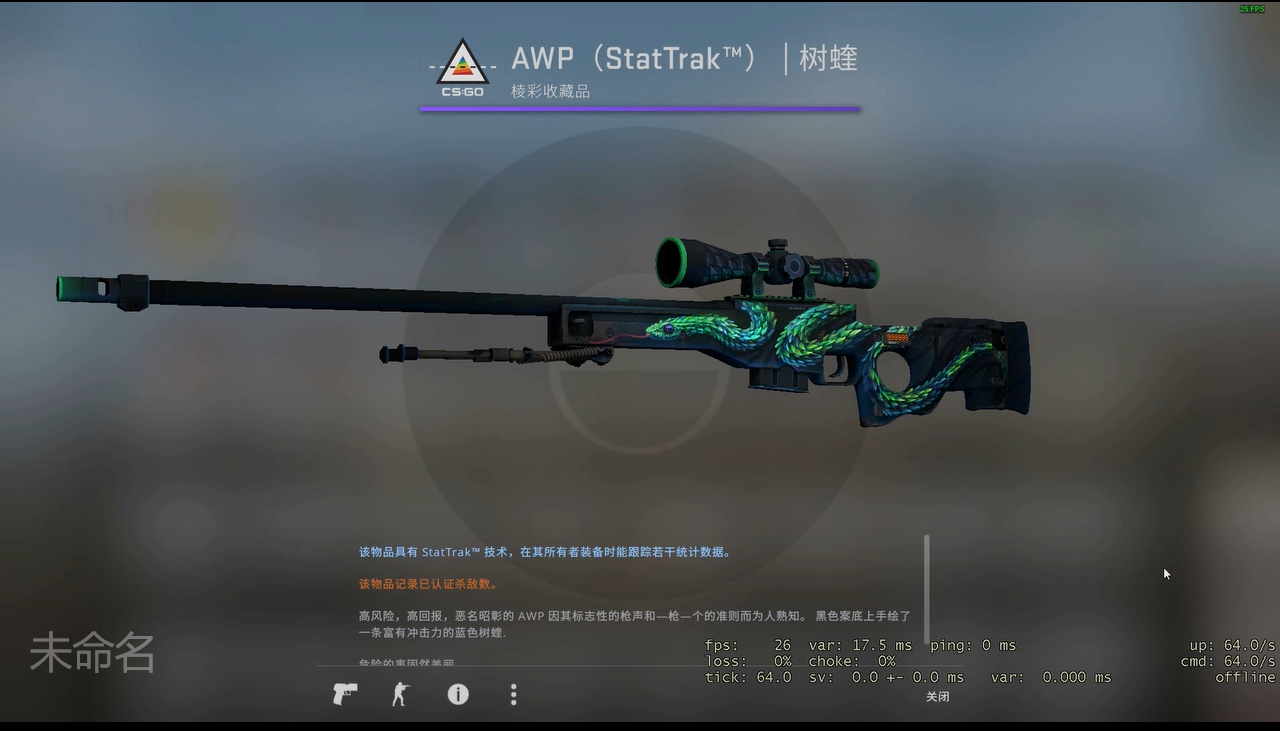The image size is (1280, 731).
Task: Click the item description scrollbar
Action: tap(927, 590)
